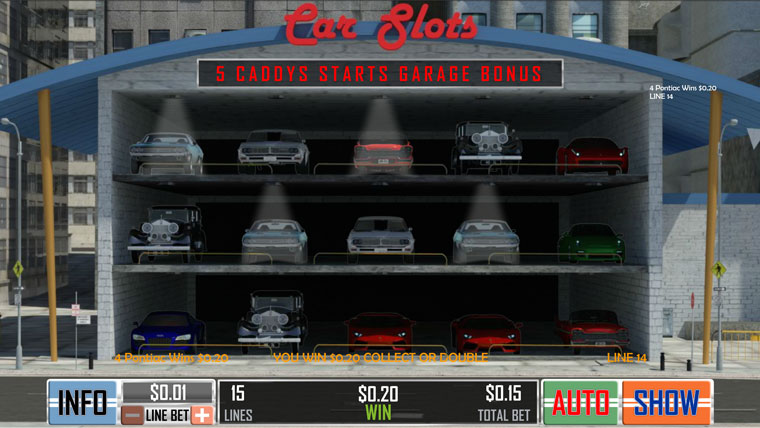The height and width of the screenshot is (428, 760).
Task: Decrease line bet with the minus button
Action: 132,415
